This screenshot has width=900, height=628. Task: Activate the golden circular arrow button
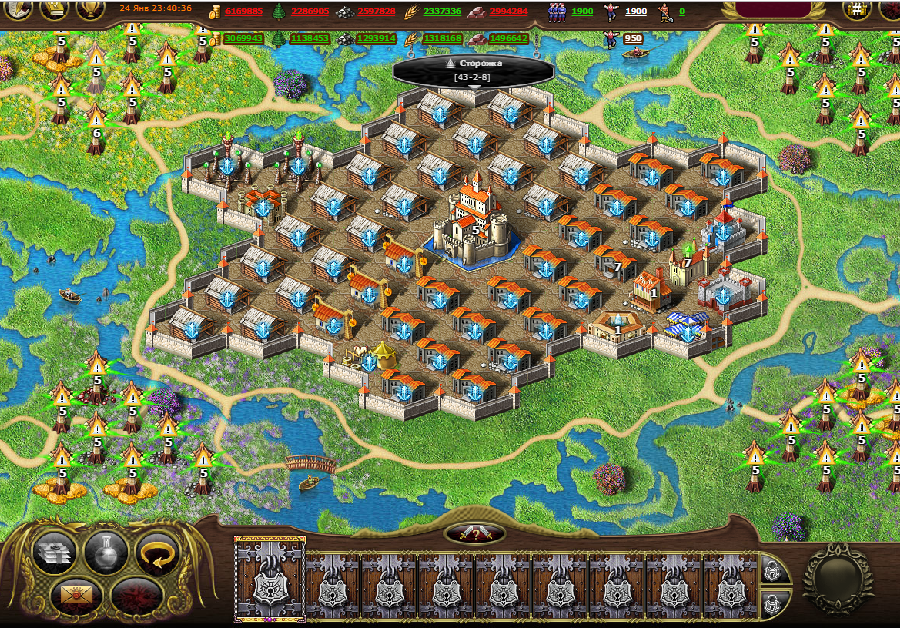click(x=155, y=552)
